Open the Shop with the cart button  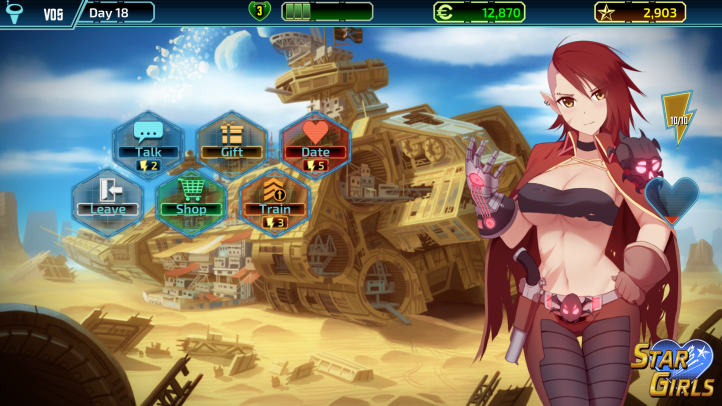pos(190,200)
